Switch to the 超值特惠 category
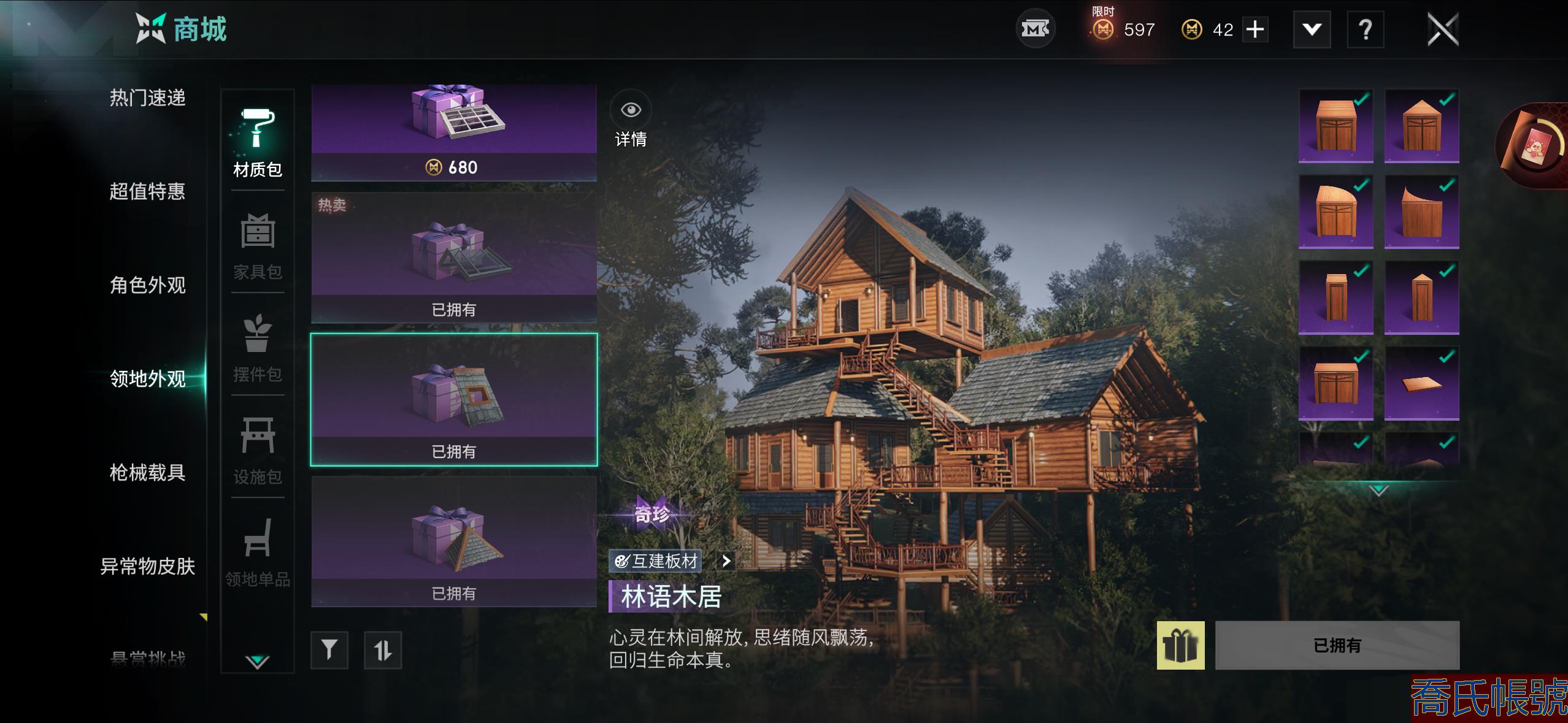1568x723 pixels. pyautogui.click(x=147, y=191)
